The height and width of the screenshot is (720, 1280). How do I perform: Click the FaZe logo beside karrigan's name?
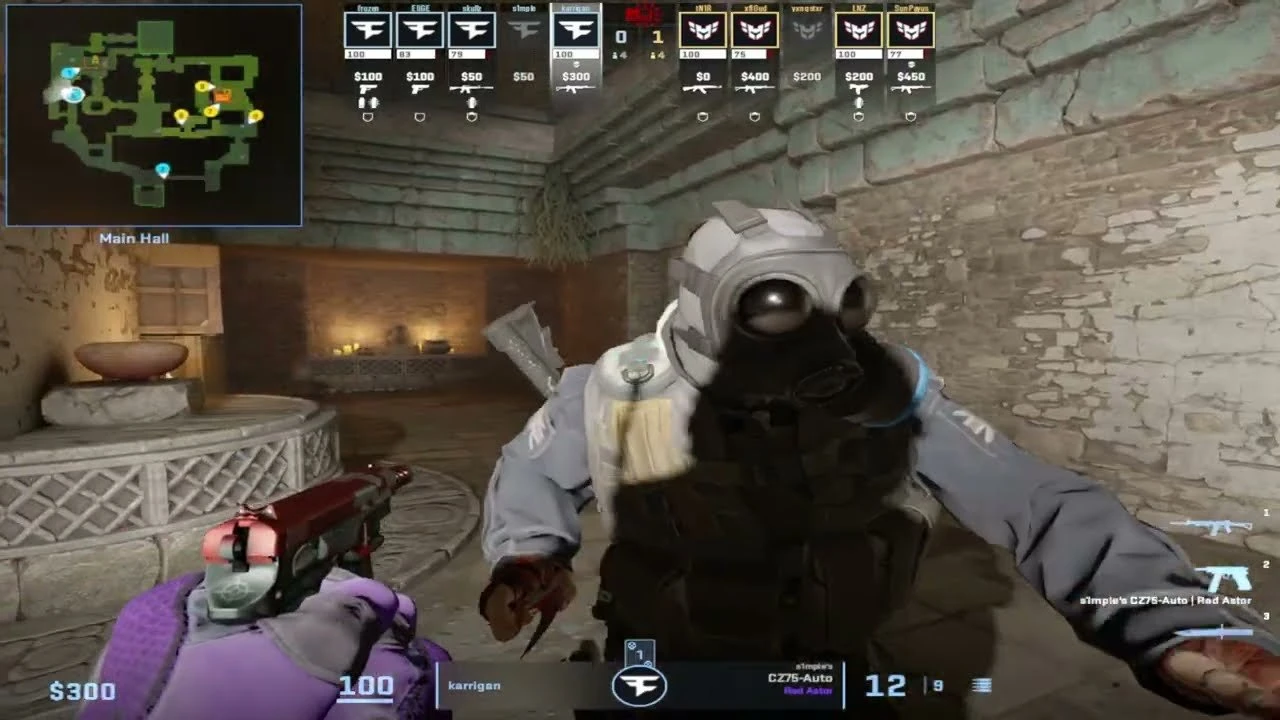[x=638, y=685]
